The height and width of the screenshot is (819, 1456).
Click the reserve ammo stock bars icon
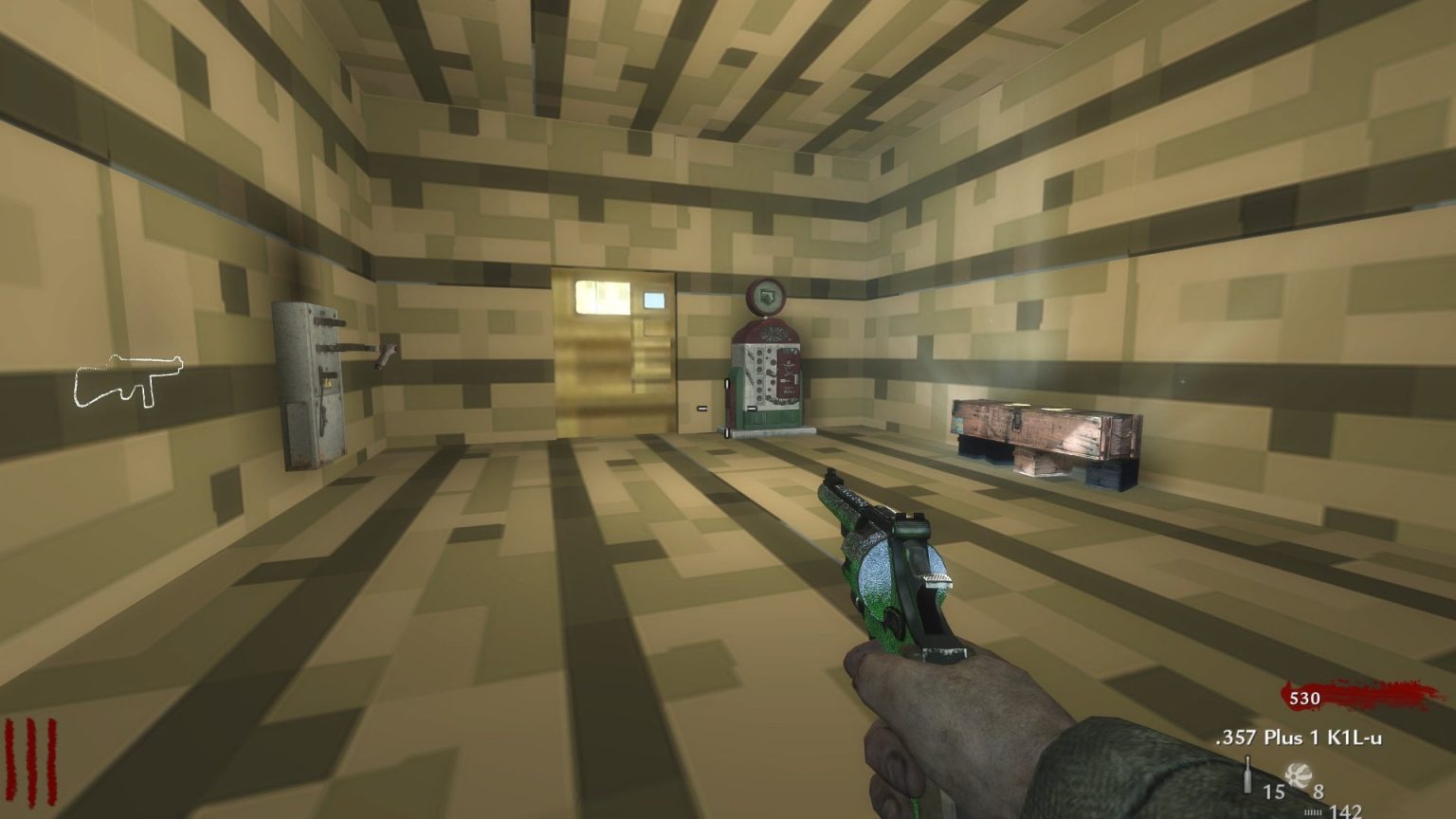(1313, 811)
